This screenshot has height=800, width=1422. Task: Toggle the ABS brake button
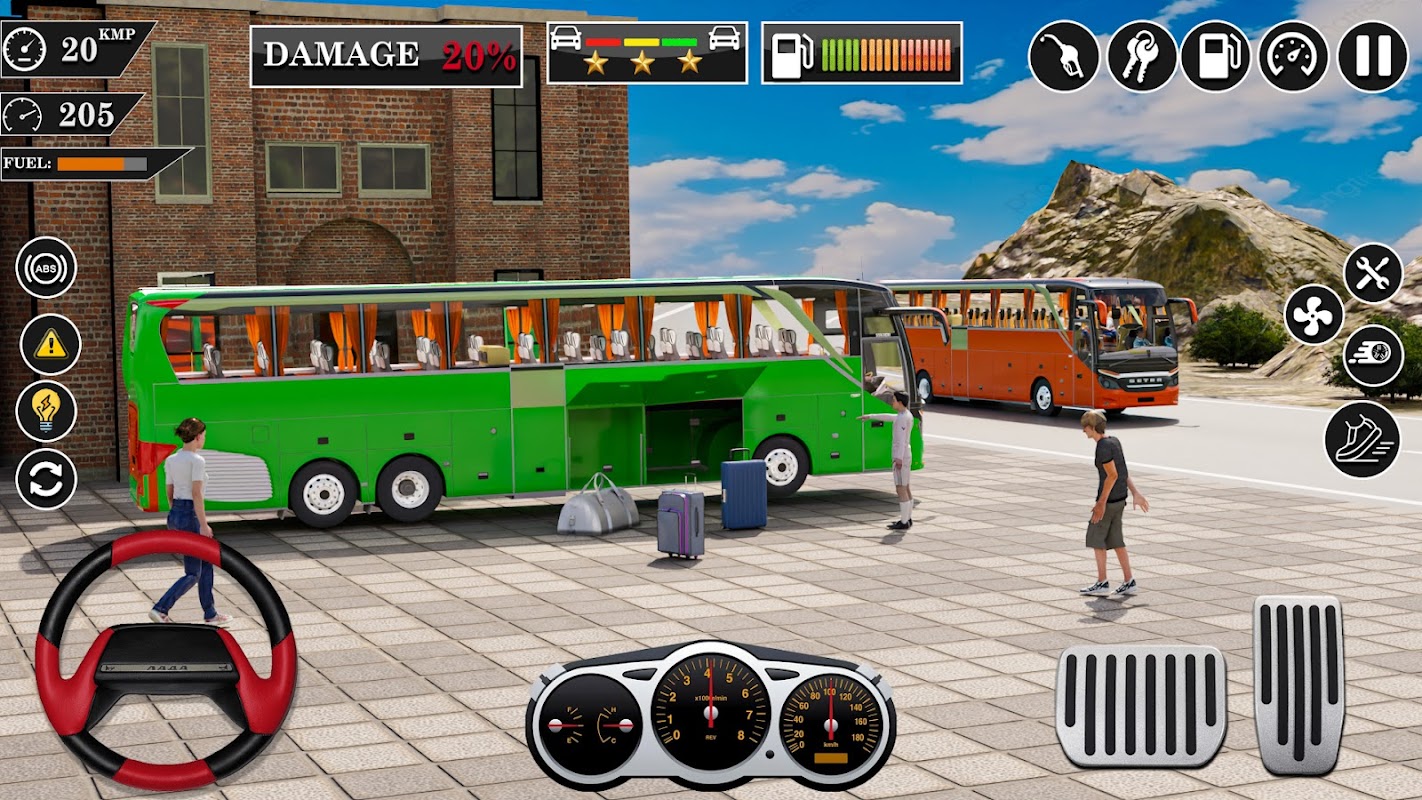click(46, 267)
